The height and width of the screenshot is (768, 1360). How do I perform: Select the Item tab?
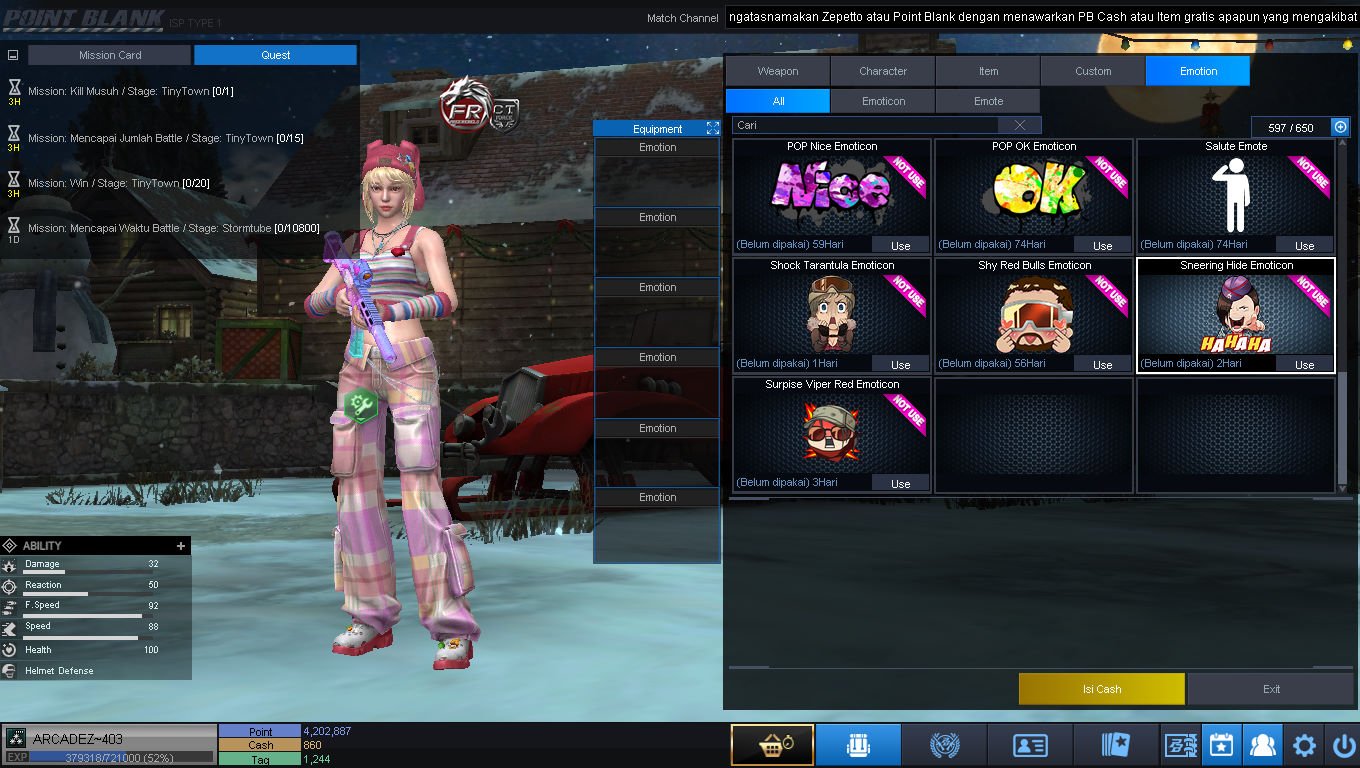point(988,71)
